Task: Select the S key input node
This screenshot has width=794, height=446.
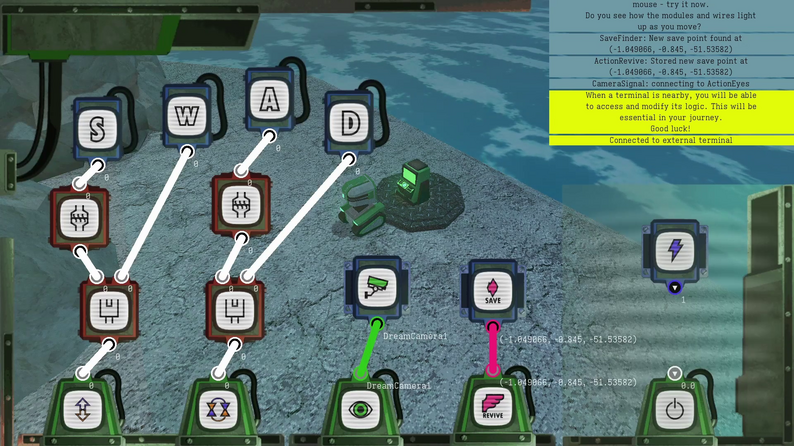Action: [97, 127]
